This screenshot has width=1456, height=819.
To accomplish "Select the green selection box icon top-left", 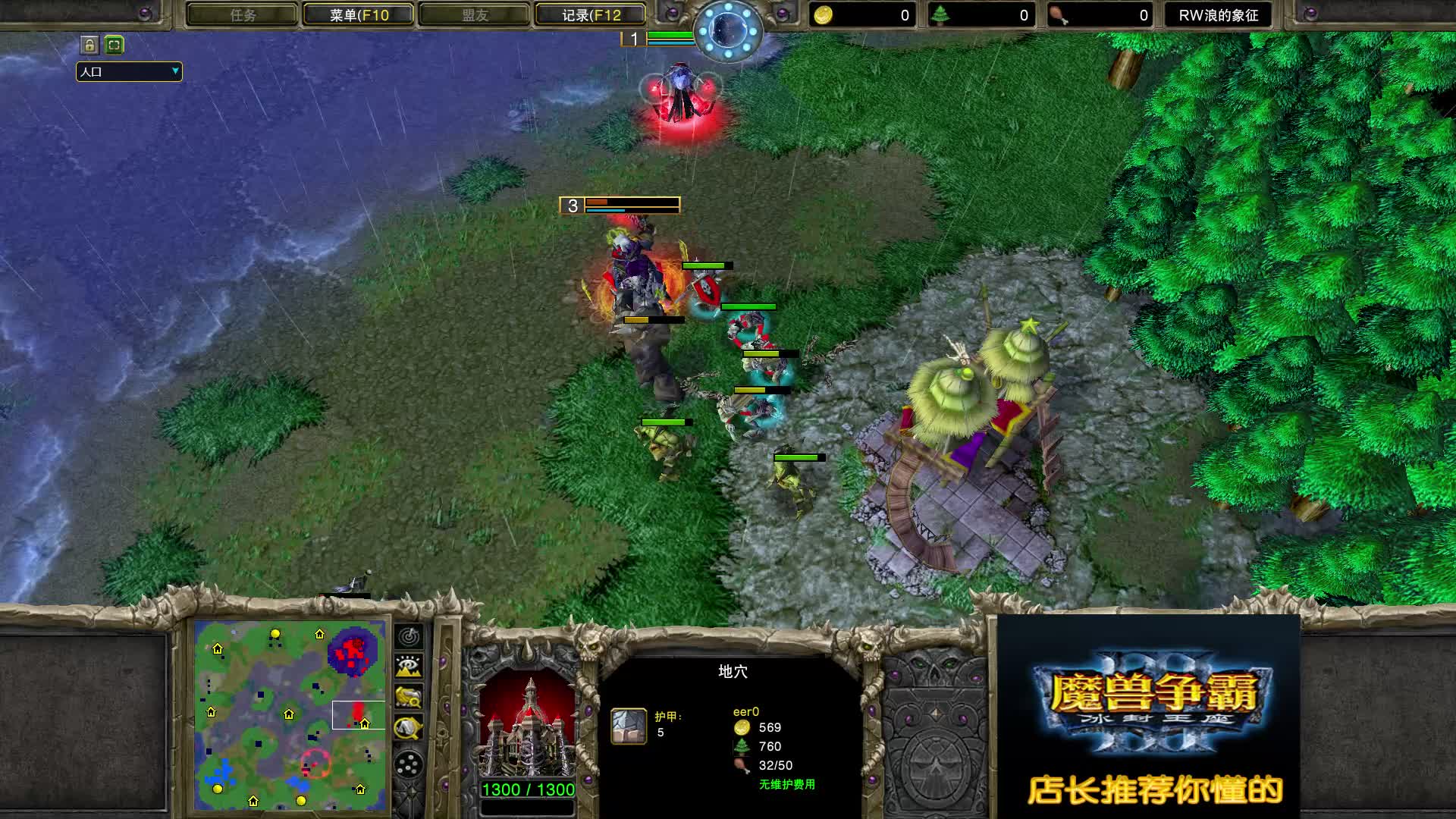I will tap(112, 45).
